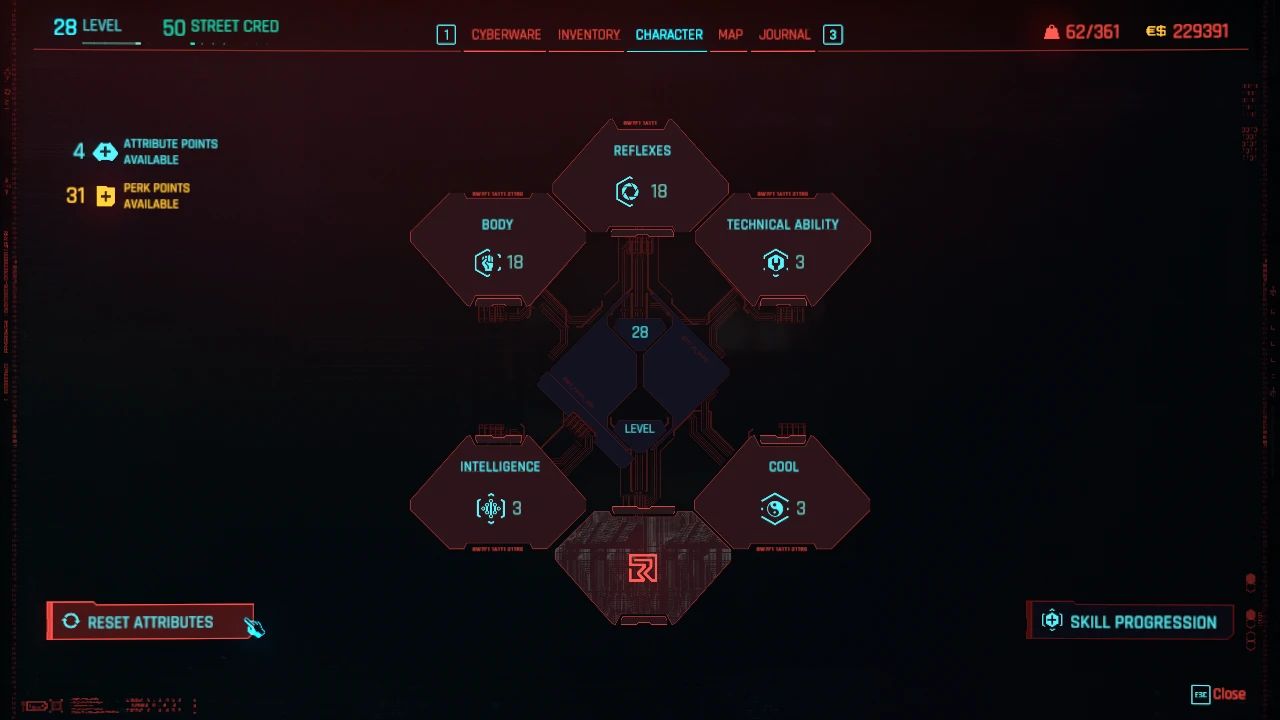1280x720 pixels.
Task: Open the Journal tab
Action: (784, 34)
